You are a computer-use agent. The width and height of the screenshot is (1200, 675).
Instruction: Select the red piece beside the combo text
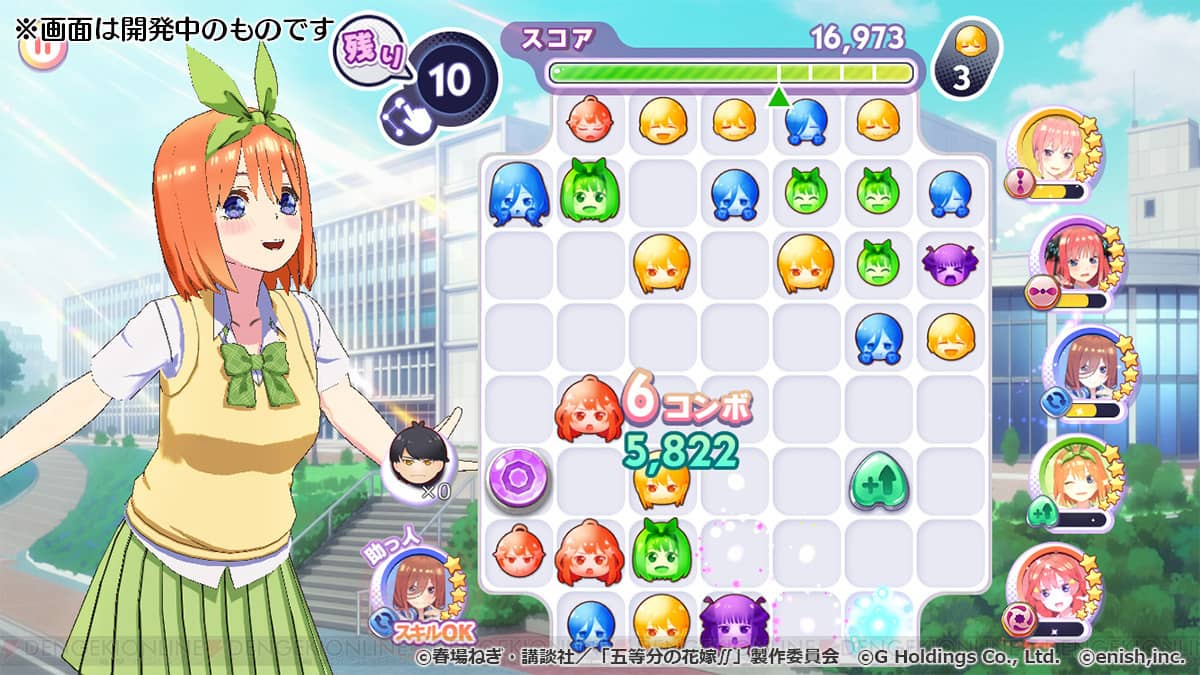590,410
